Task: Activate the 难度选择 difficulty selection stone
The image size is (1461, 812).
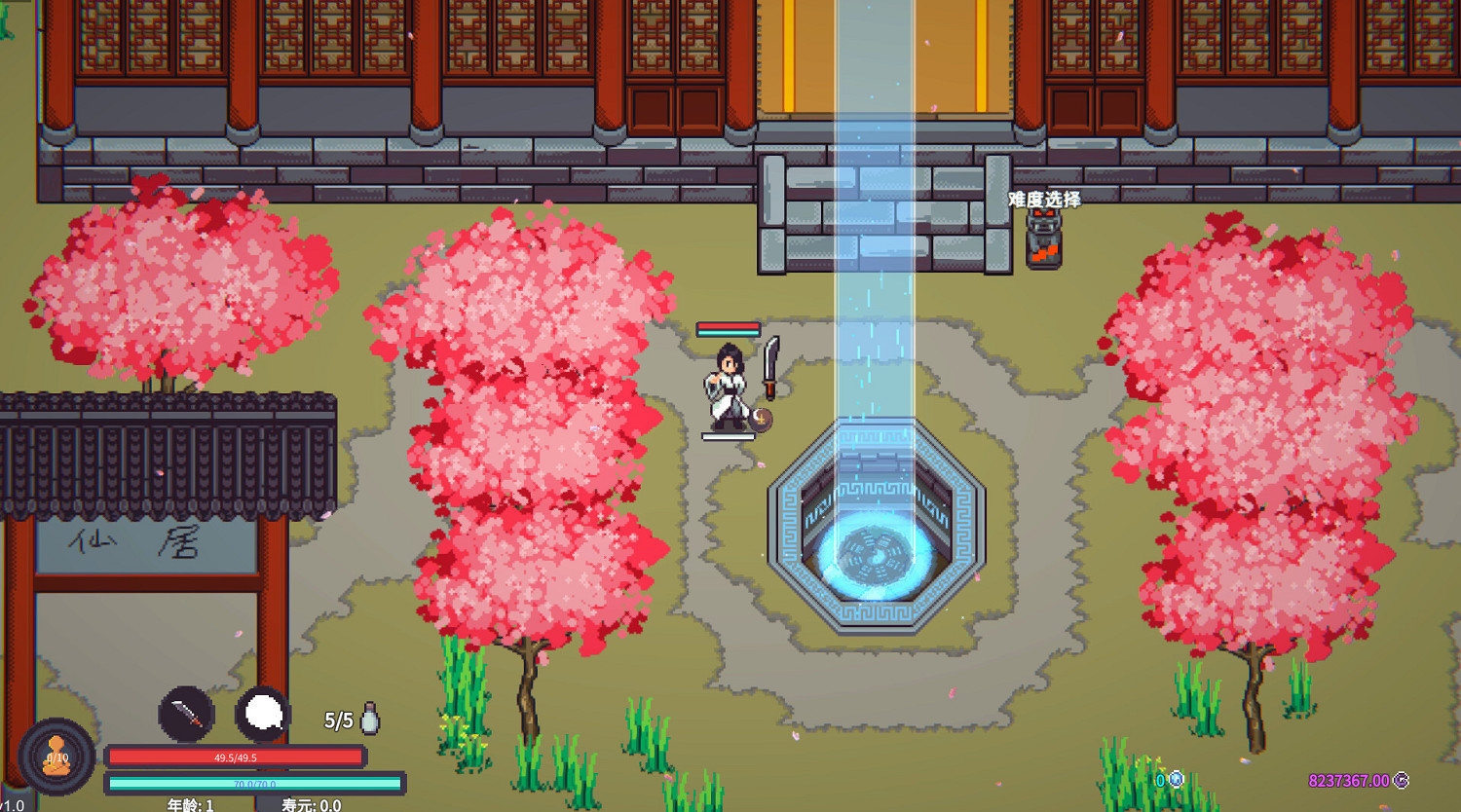Action: click(1042, 239)
